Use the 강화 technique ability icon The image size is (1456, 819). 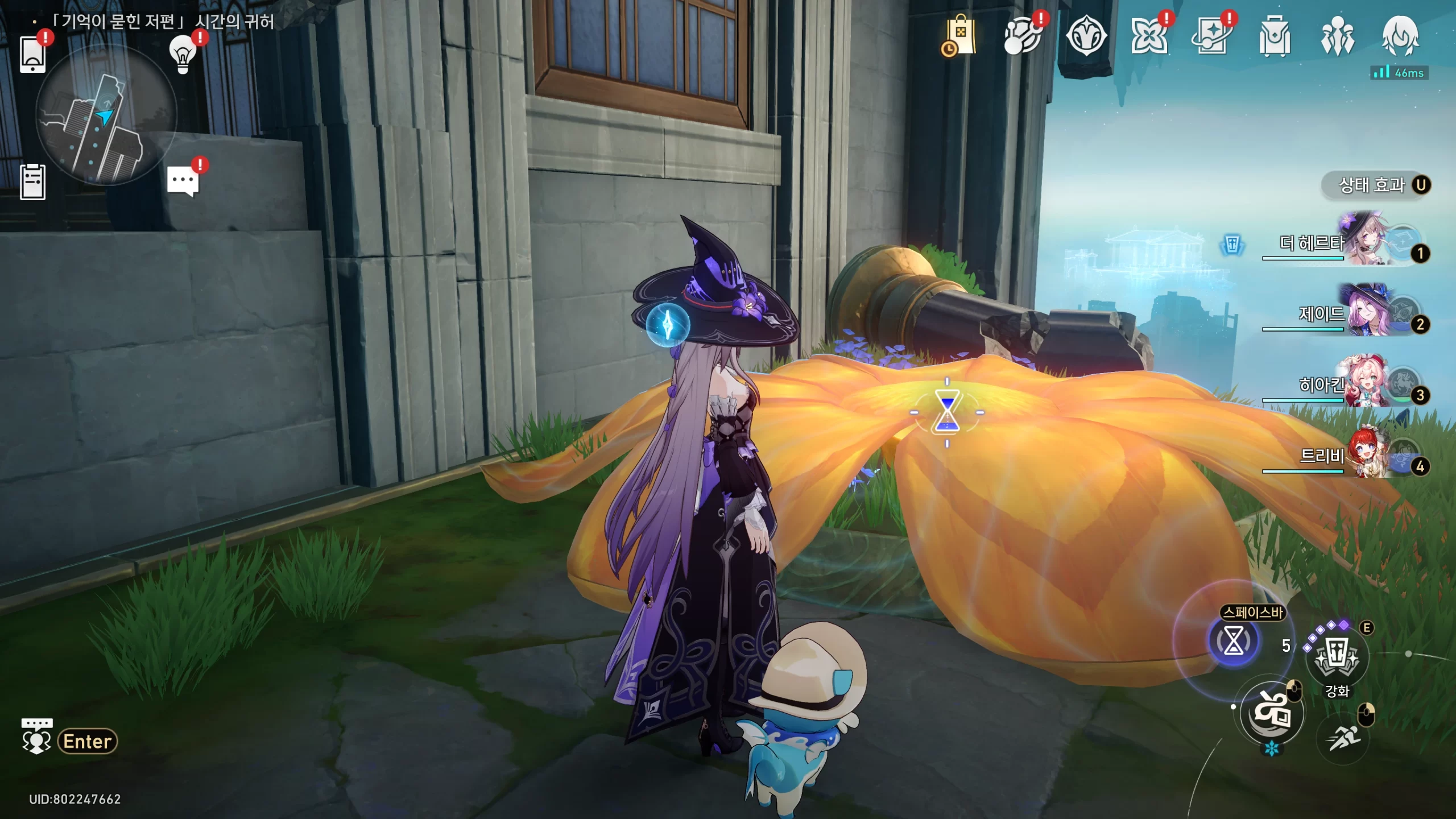[1337, 657]
